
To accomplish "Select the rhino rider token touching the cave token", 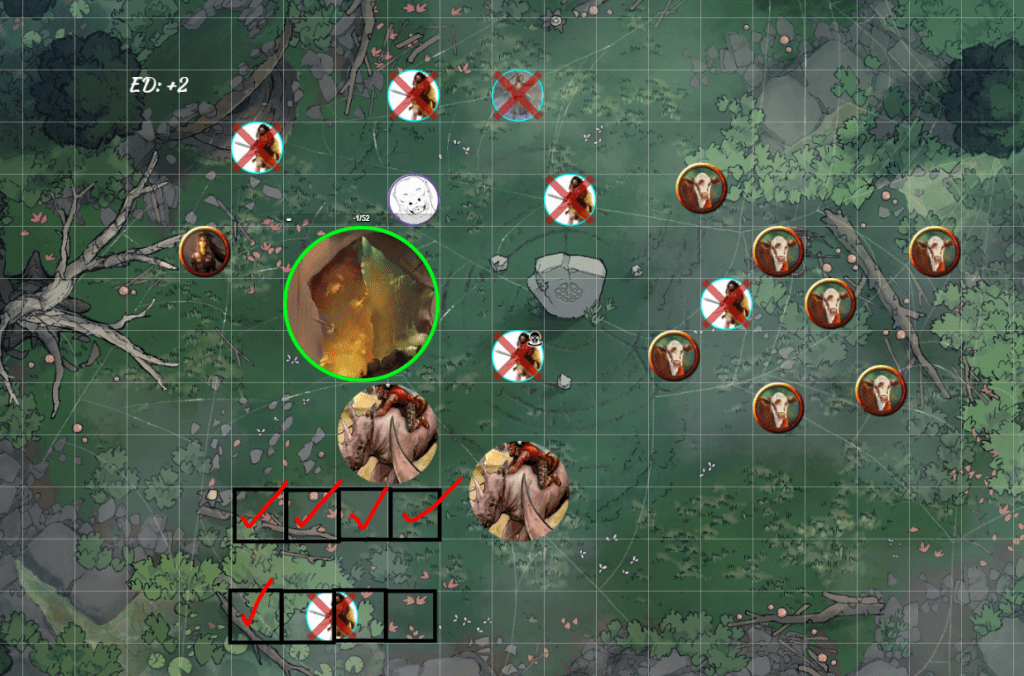I will point(388,432).
